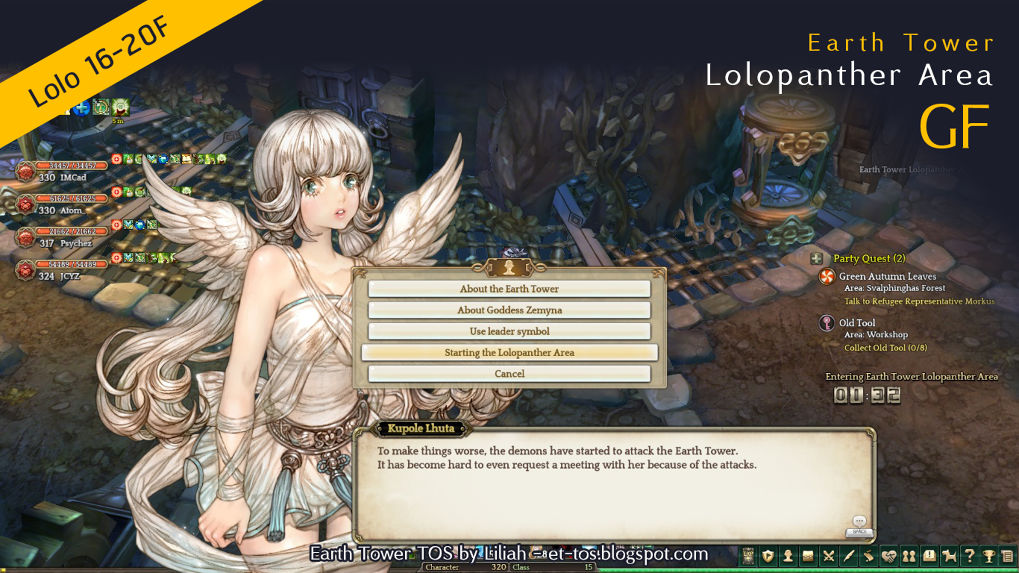Image resolution: width=1019 pixels, height=573 pixels.
Task: Cancel the Kupole dialogue menu
Action: [509, 373]
